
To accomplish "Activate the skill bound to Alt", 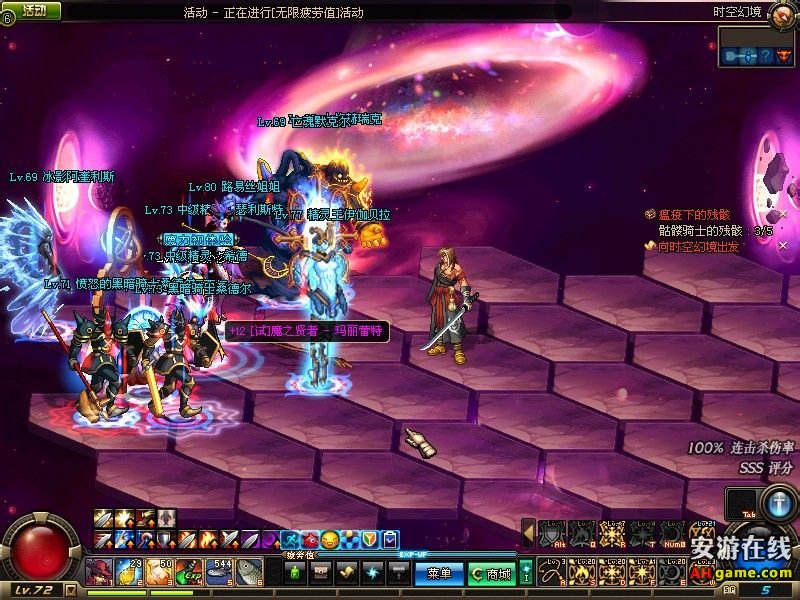I will [551, 536].
